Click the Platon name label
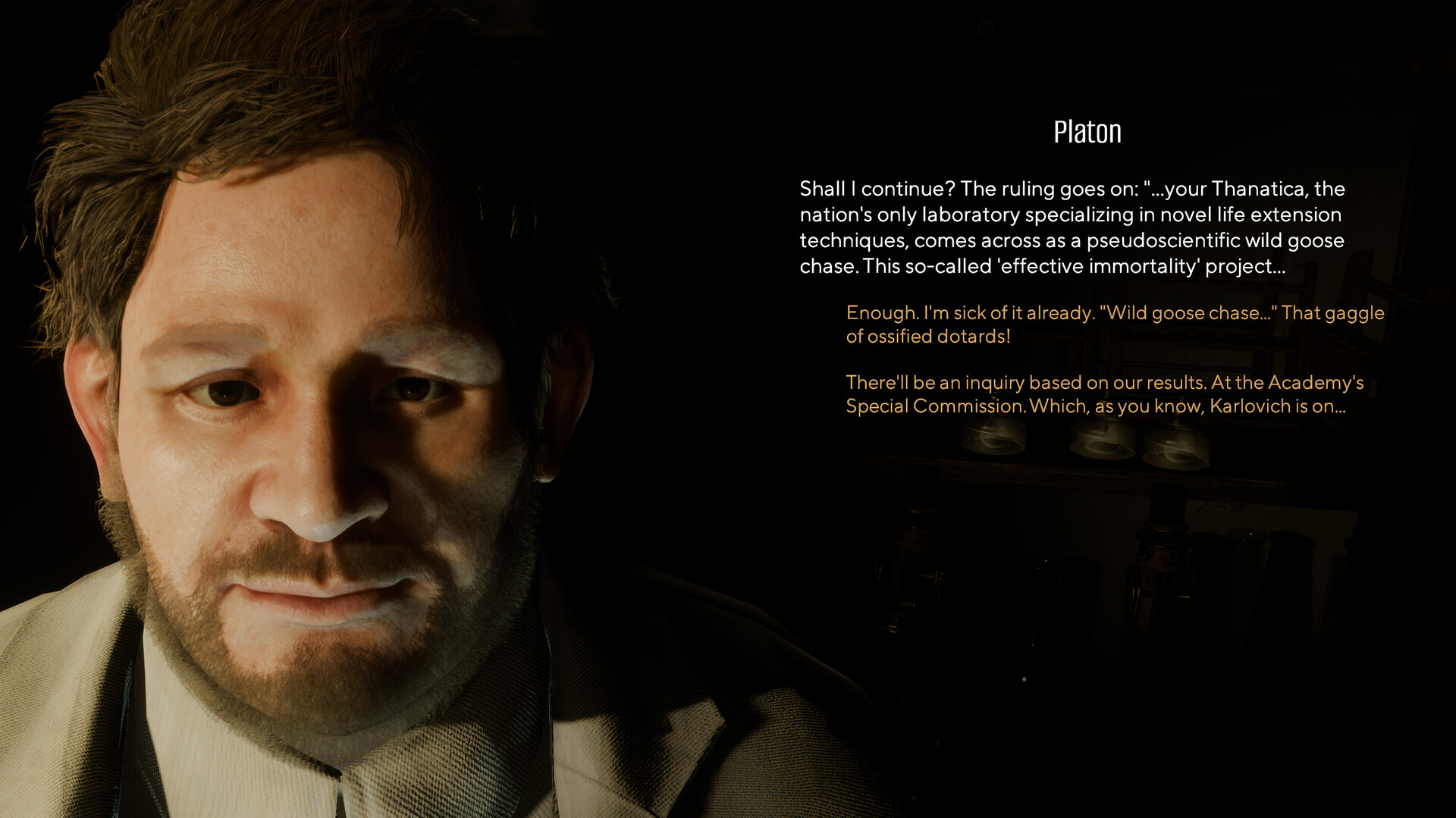 point(1087,130)
